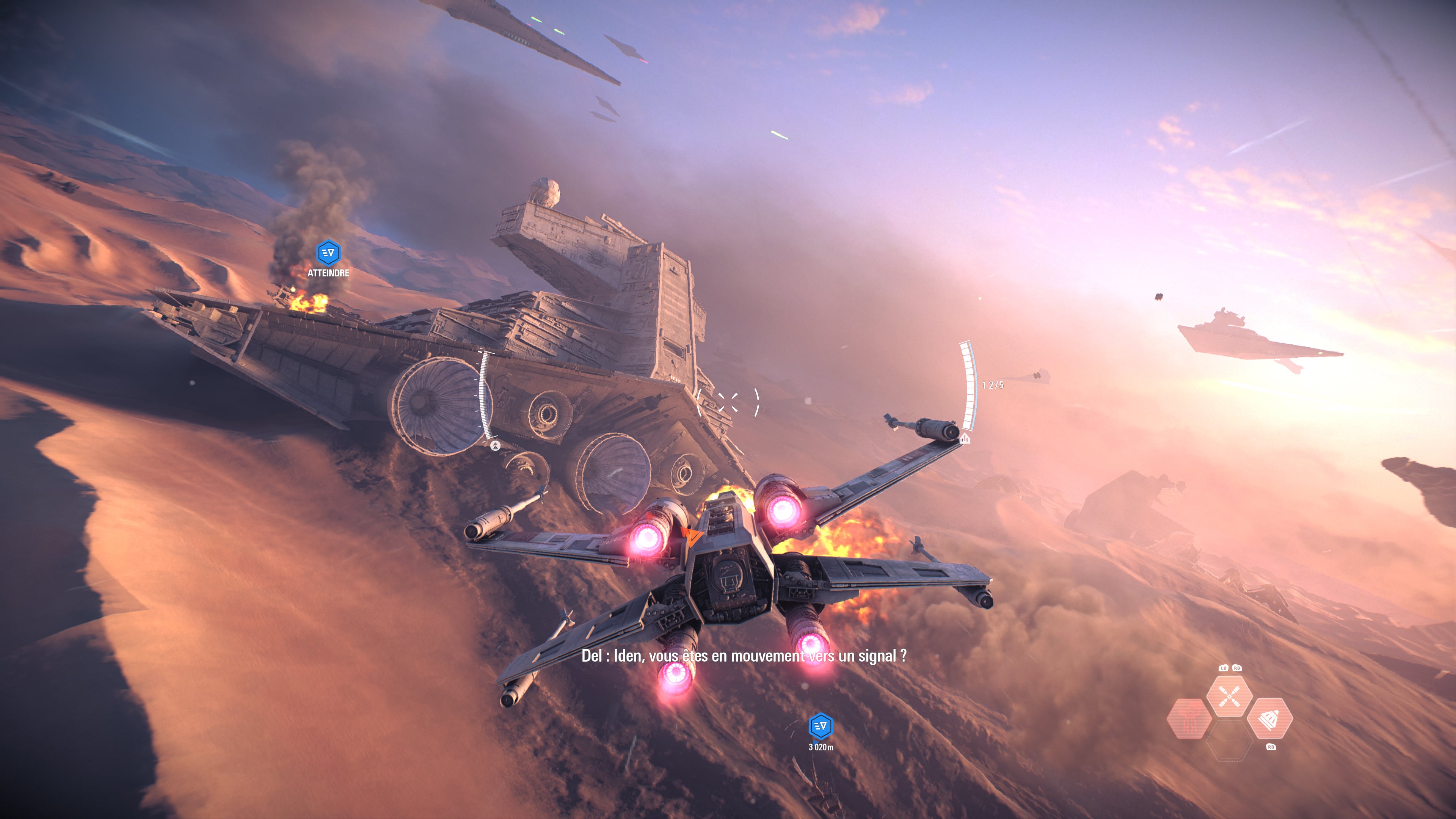1456x819 pixels.
Task: Select the ATTEINDRE objective marker
Action: [328, 253]
